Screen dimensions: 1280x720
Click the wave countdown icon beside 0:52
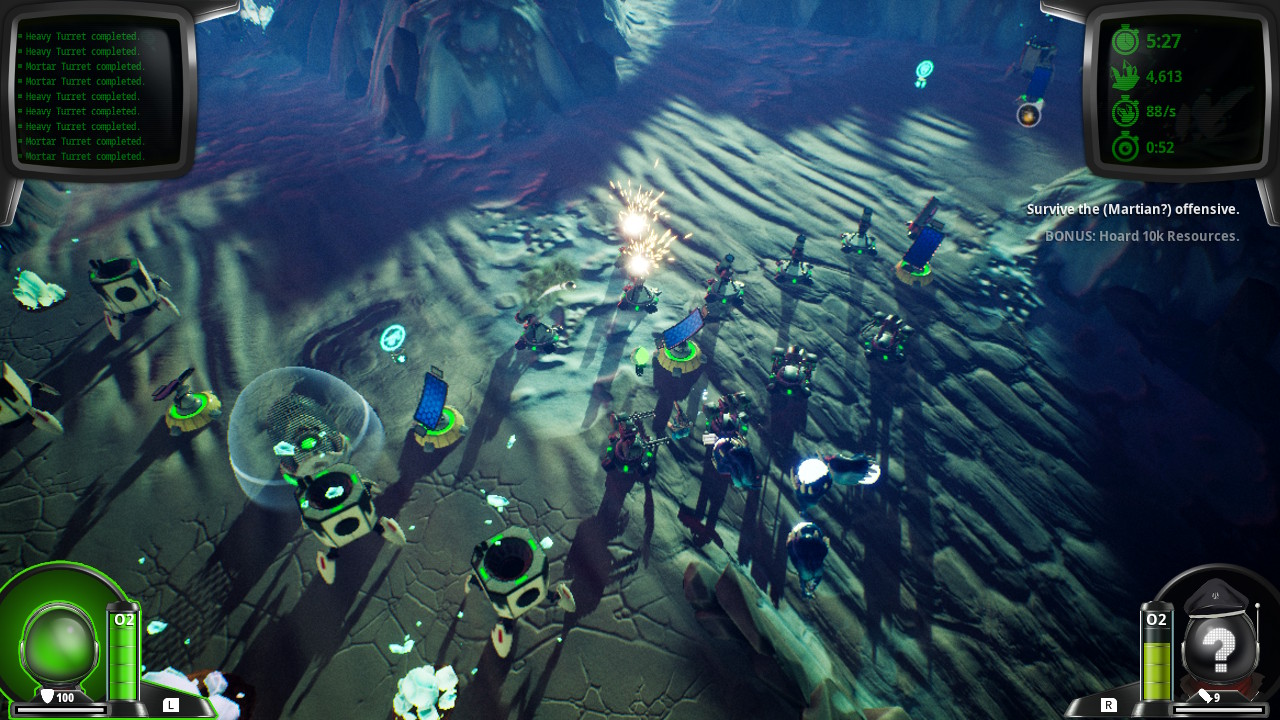click(1124, 147)
